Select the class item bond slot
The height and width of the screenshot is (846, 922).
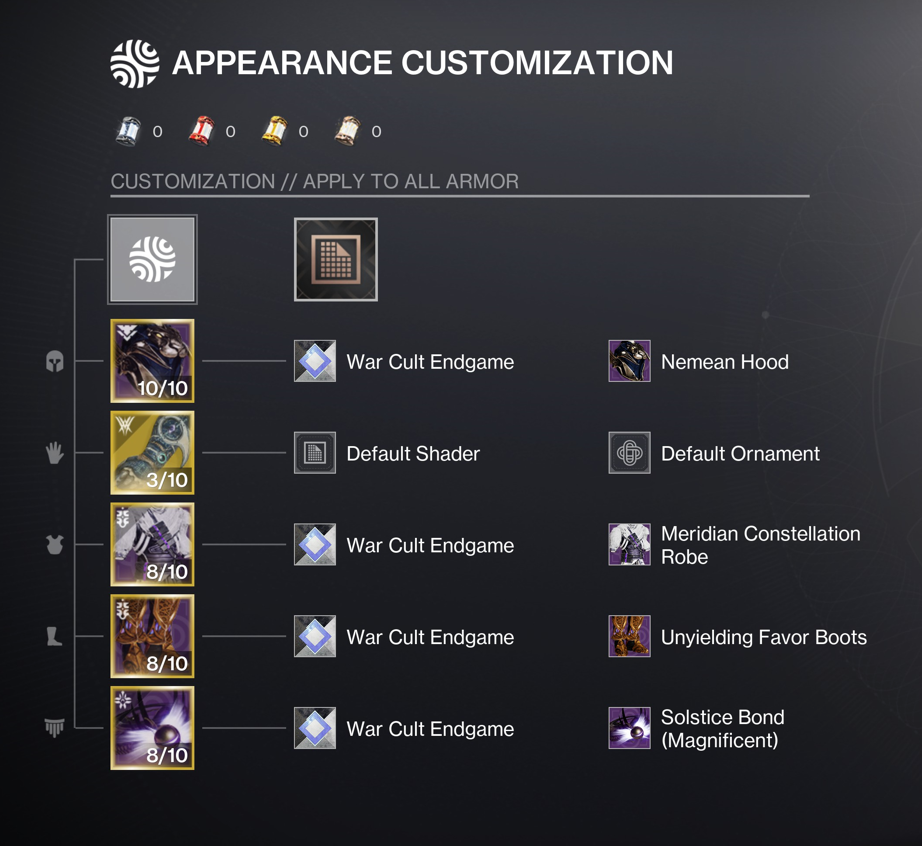152,728
